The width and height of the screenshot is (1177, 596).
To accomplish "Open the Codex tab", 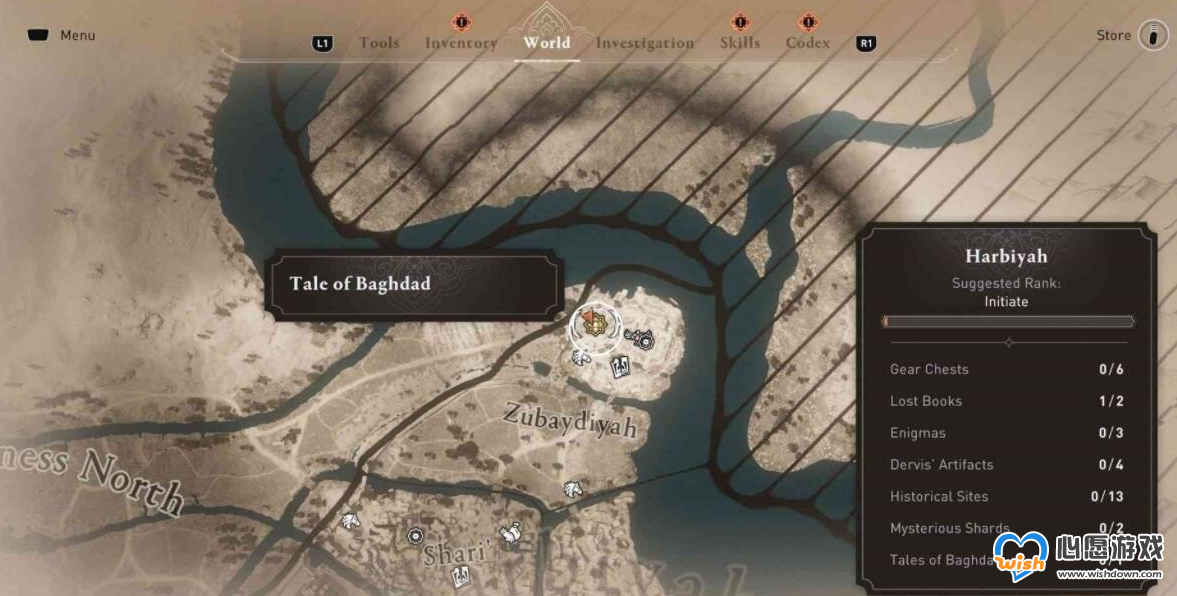I will point(808,43).
